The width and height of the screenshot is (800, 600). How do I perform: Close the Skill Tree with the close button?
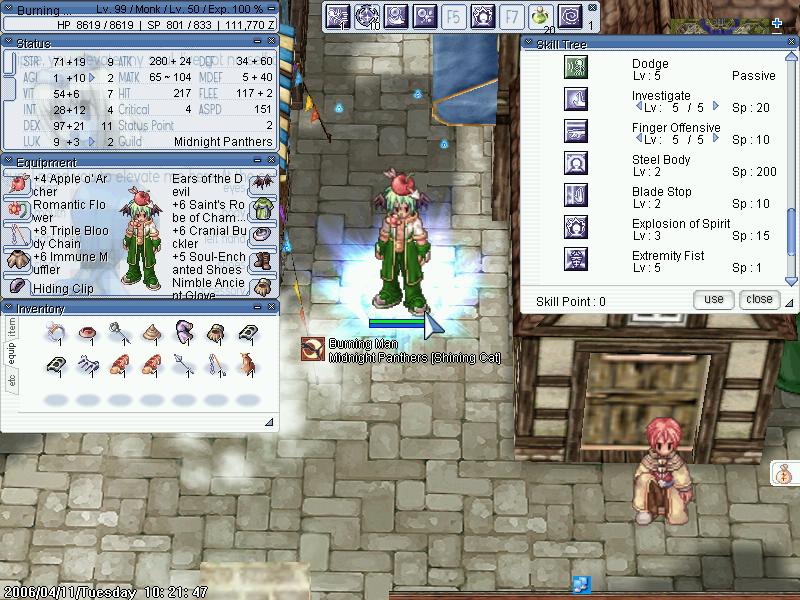click(x=759, y=299)
